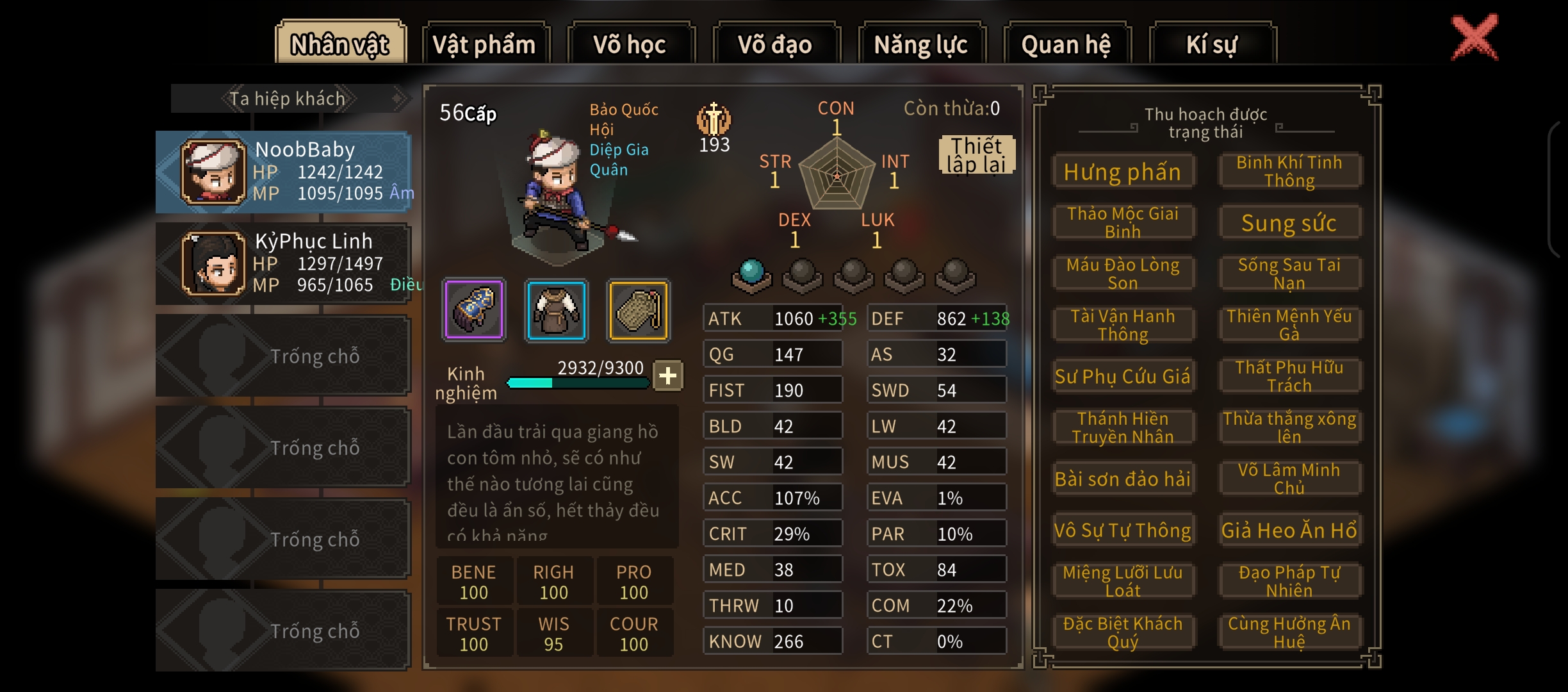
Task: Open the Hưng phấn status
Action: coord(1122,172)
